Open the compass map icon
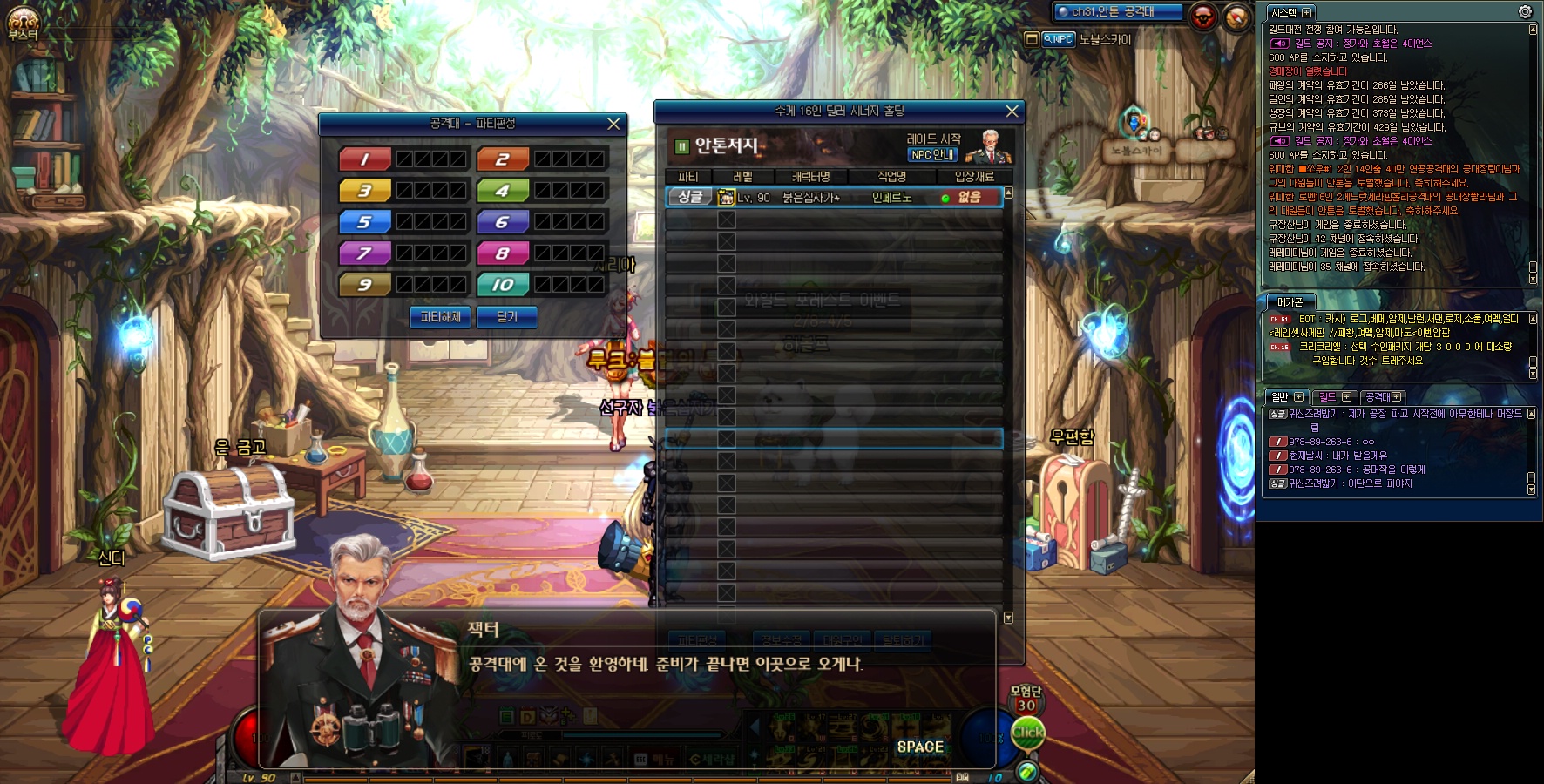Viewport: 1544px width, 784px height. (x=1236, y=17)
